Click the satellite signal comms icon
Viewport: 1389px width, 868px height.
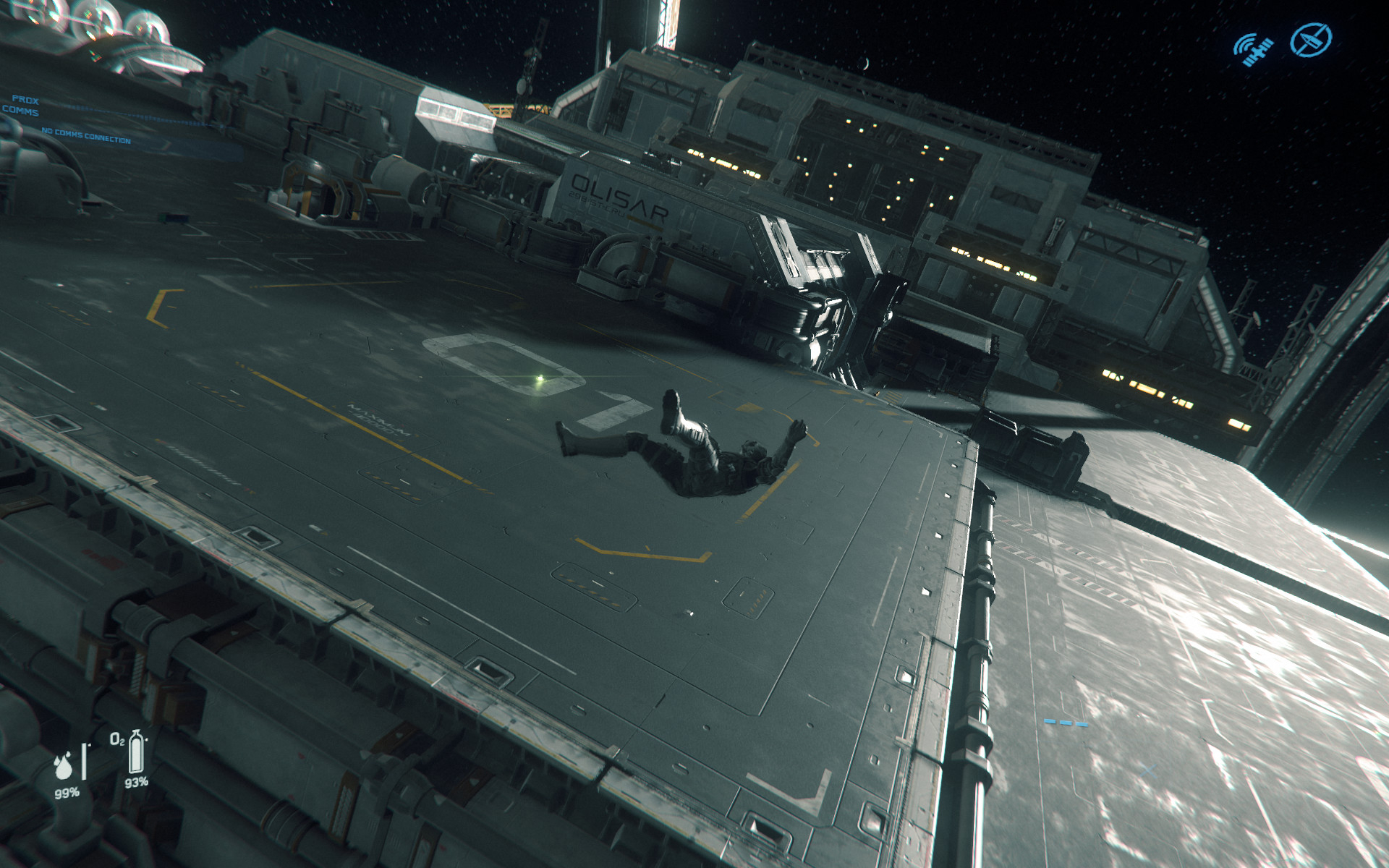point(1253,48)
